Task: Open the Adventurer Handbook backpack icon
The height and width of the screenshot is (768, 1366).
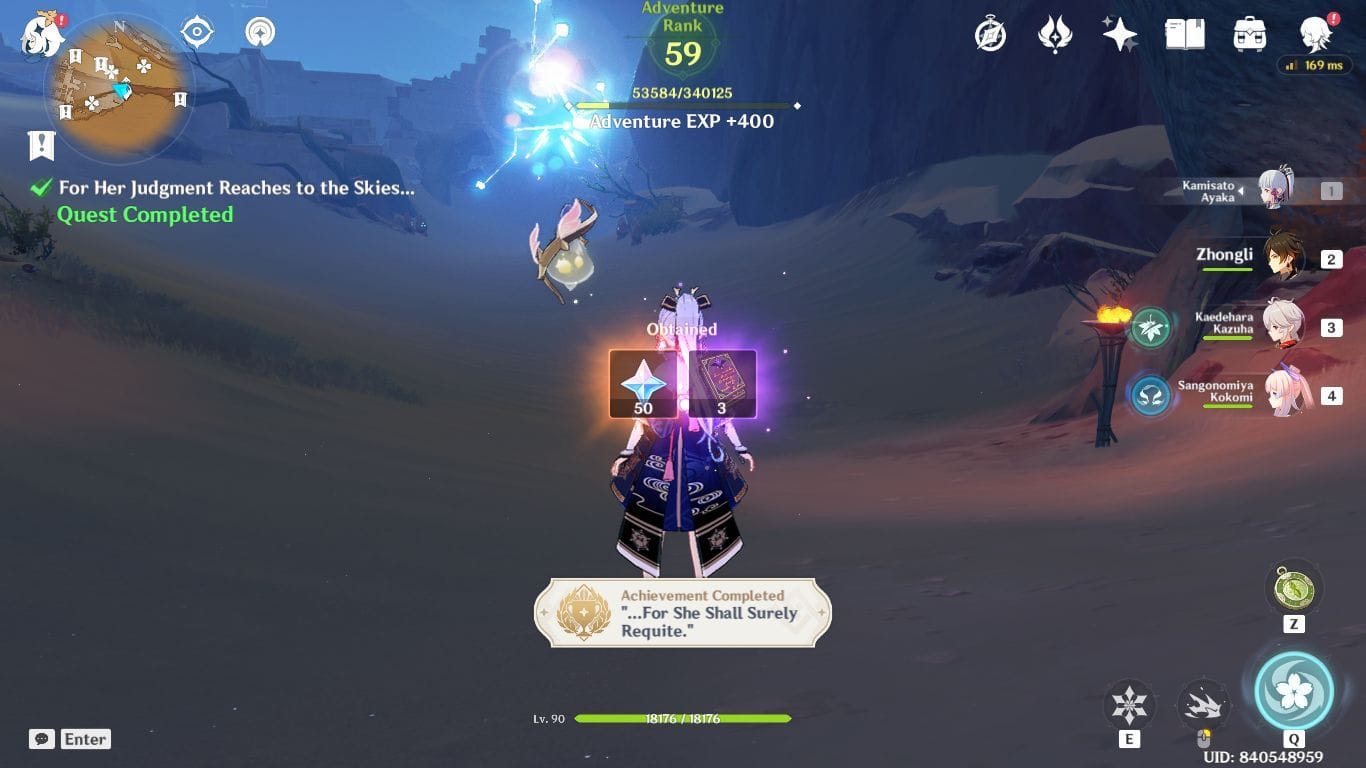Action: 1248,33
